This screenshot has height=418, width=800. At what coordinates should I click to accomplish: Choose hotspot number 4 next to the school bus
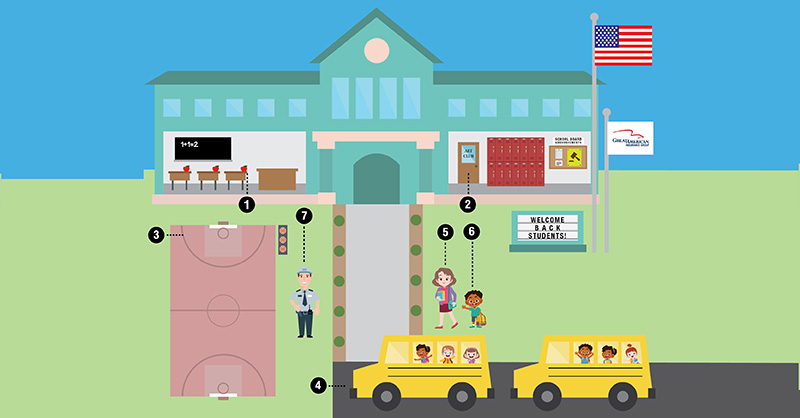[x=317, y=384]
